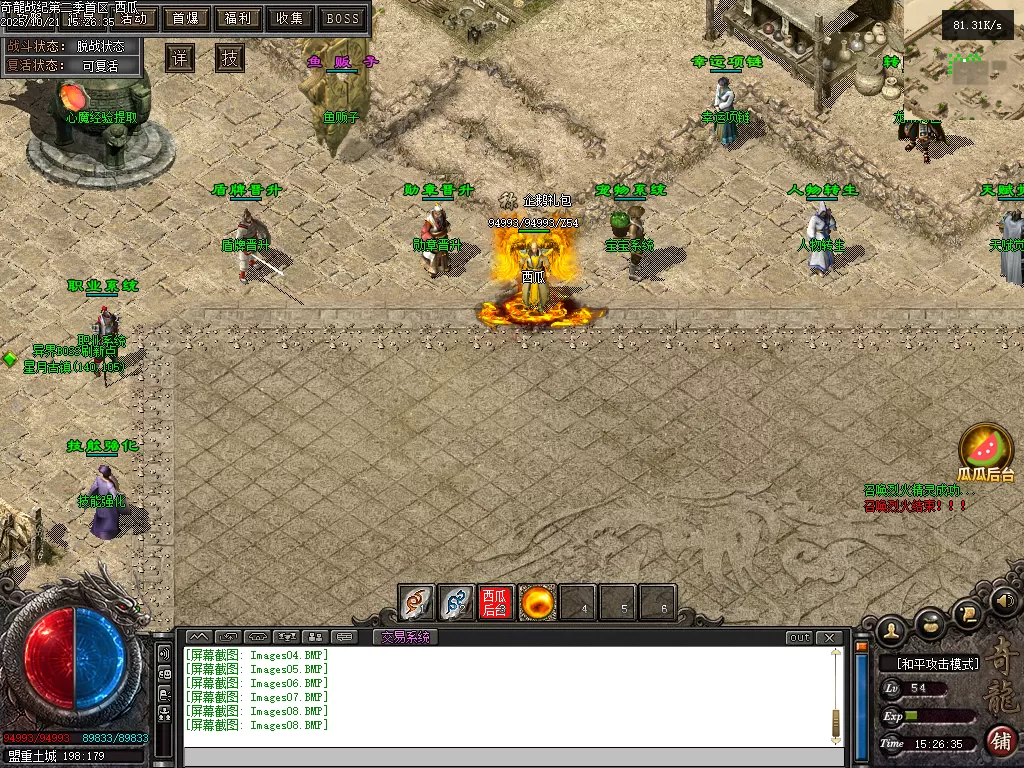Click the 详 details button
This screenshot has height=768, width=1024.
click(x=180, y=58)
